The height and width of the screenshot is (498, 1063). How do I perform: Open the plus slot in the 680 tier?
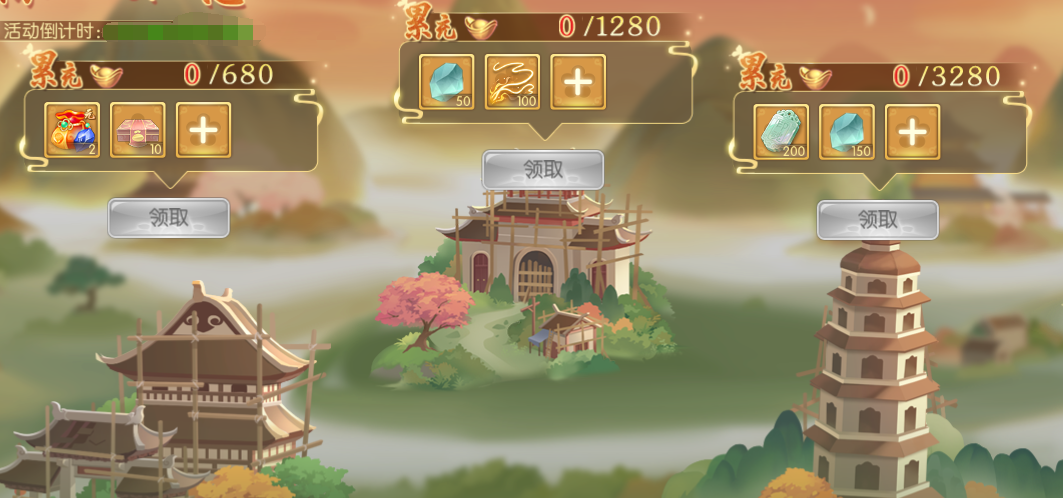pyautogui.click(x=204, y=130)
